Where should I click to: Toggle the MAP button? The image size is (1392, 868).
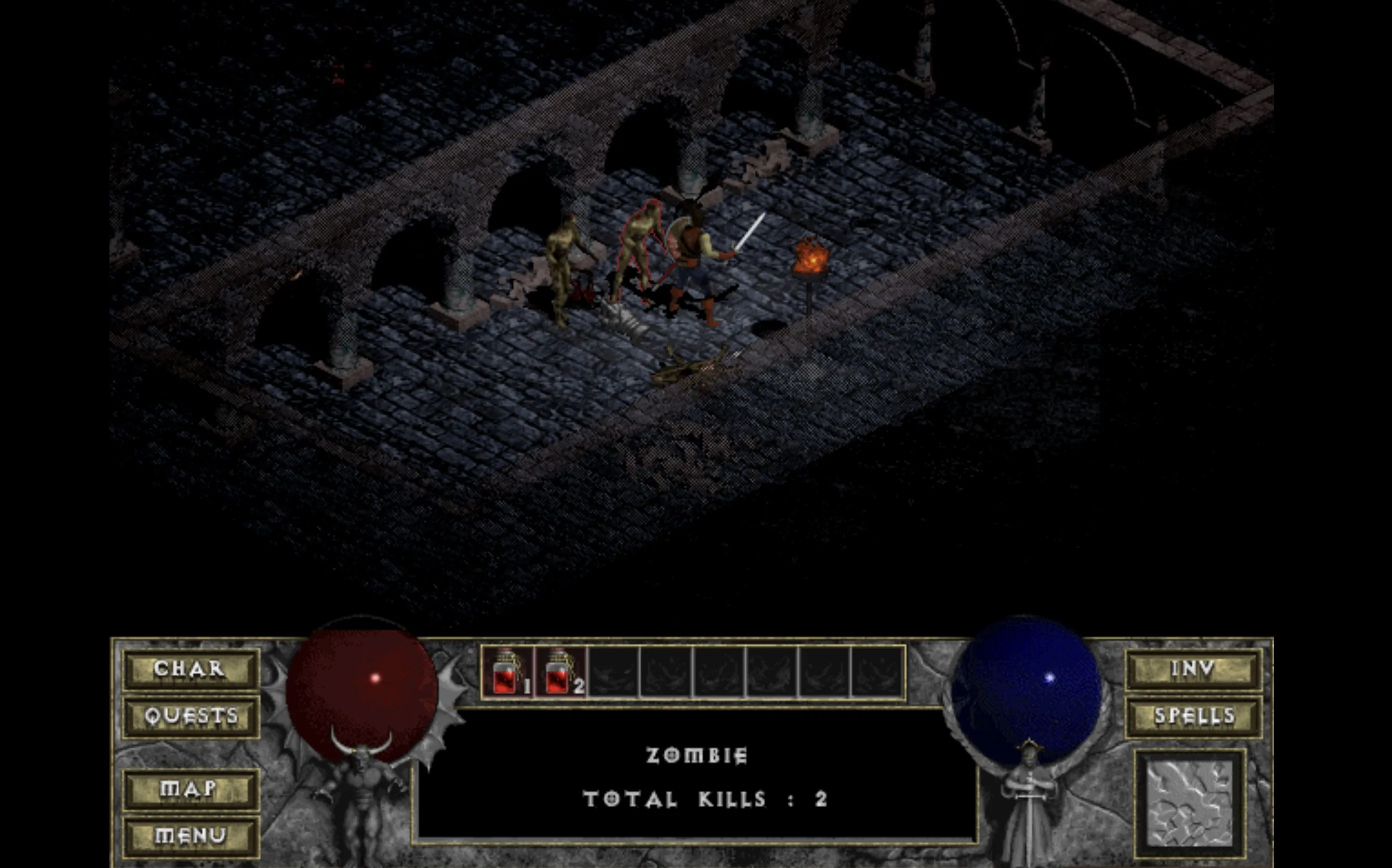(190, 789)
